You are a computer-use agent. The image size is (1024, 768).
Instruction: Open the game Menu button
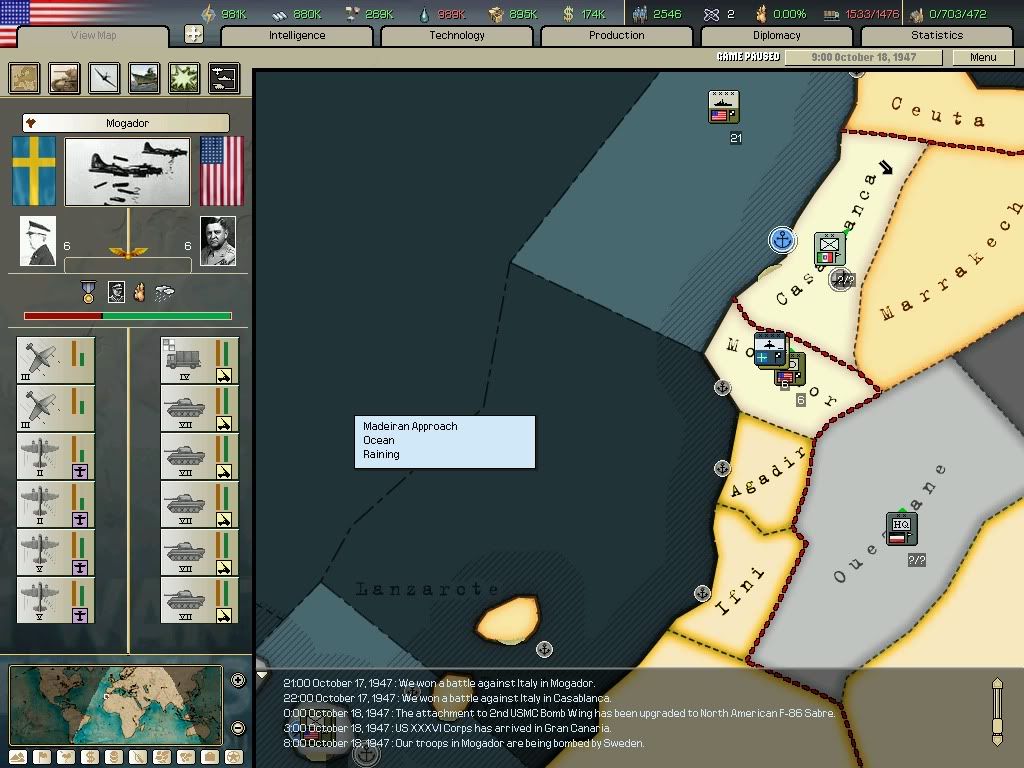coord(983,57)
